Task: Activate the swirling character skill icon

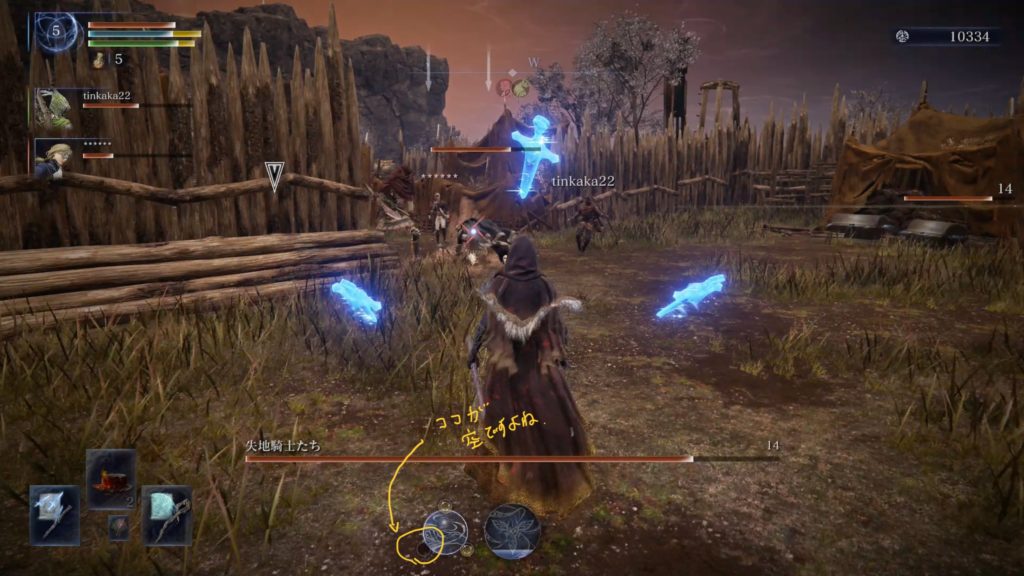Action: point(445,531)
